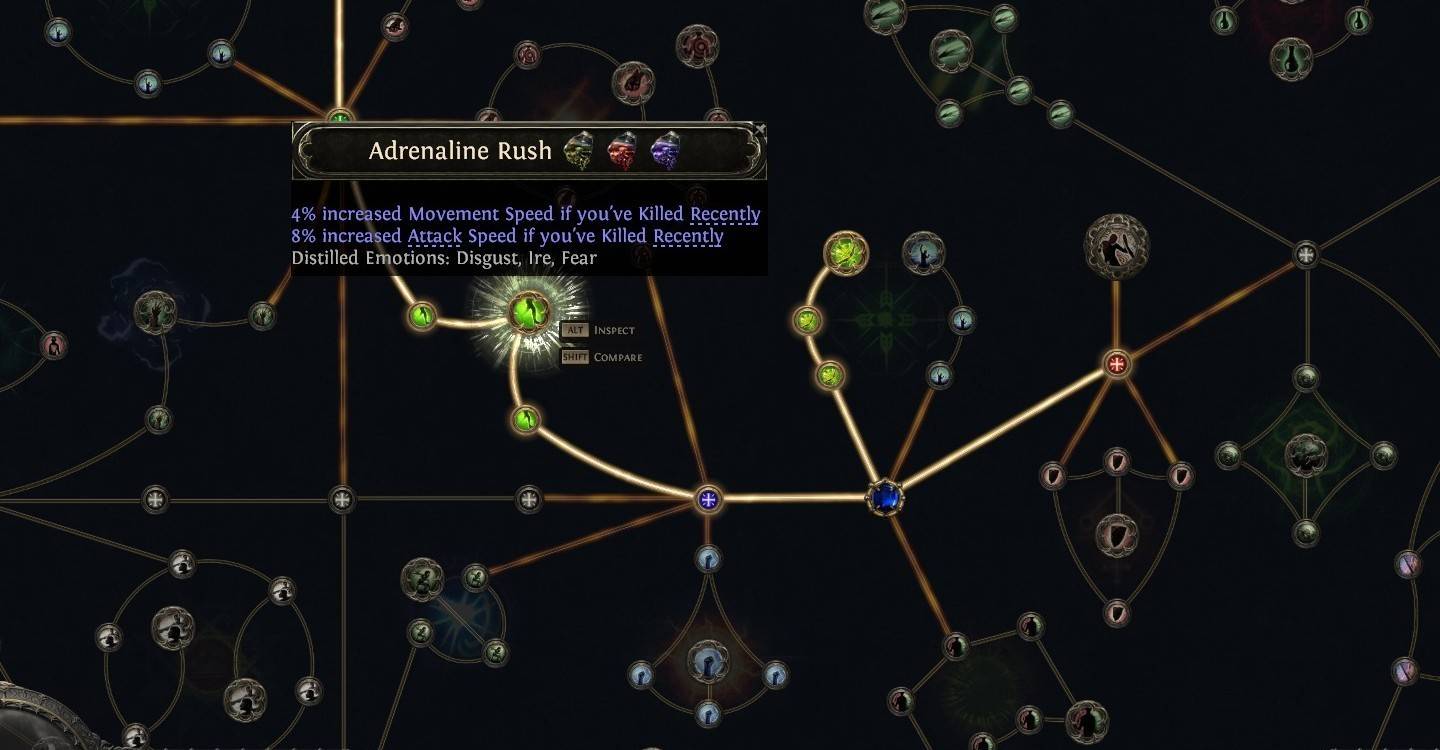Click the ALT Inspect prompt
The width and height of the screenshot is (1440, 750).
click(600, 329)
